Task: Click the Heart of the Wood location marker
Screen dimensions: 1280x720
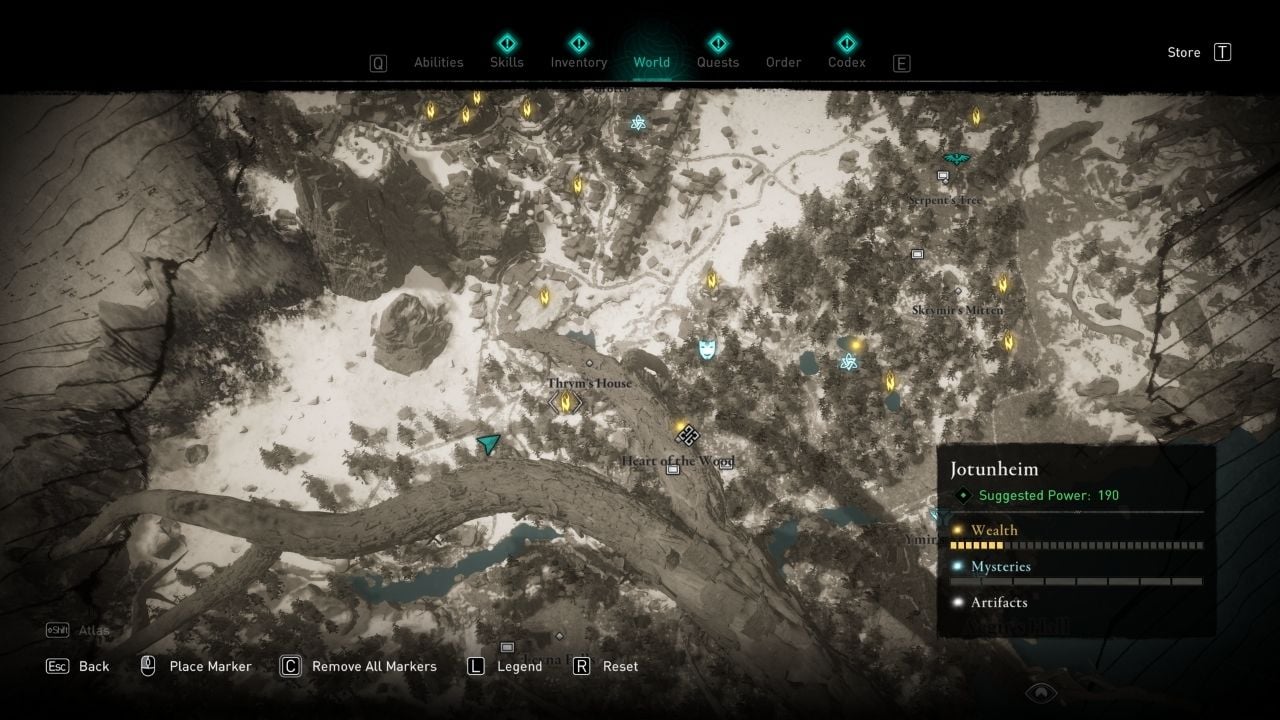Action: pyautogui.click(x=687, y=435)
